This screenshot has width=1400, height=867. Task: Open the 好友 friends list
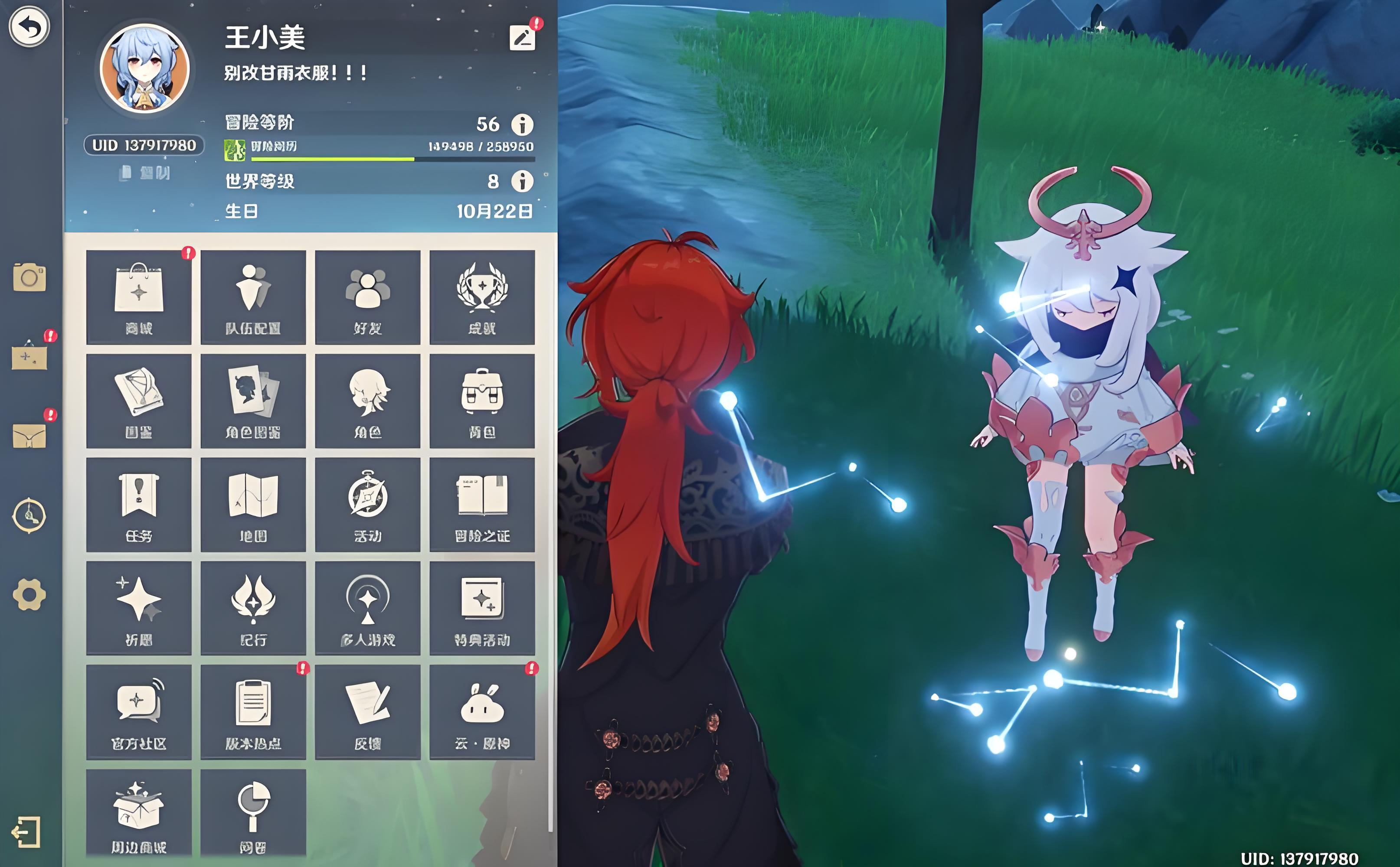pos(368,297)
